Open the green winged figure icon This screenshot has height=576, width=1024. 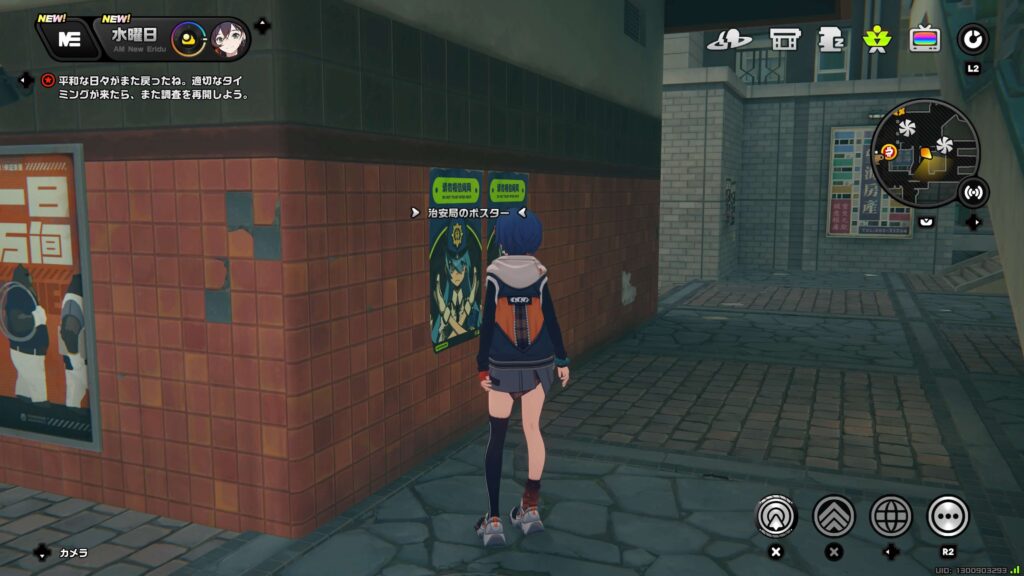877,40
